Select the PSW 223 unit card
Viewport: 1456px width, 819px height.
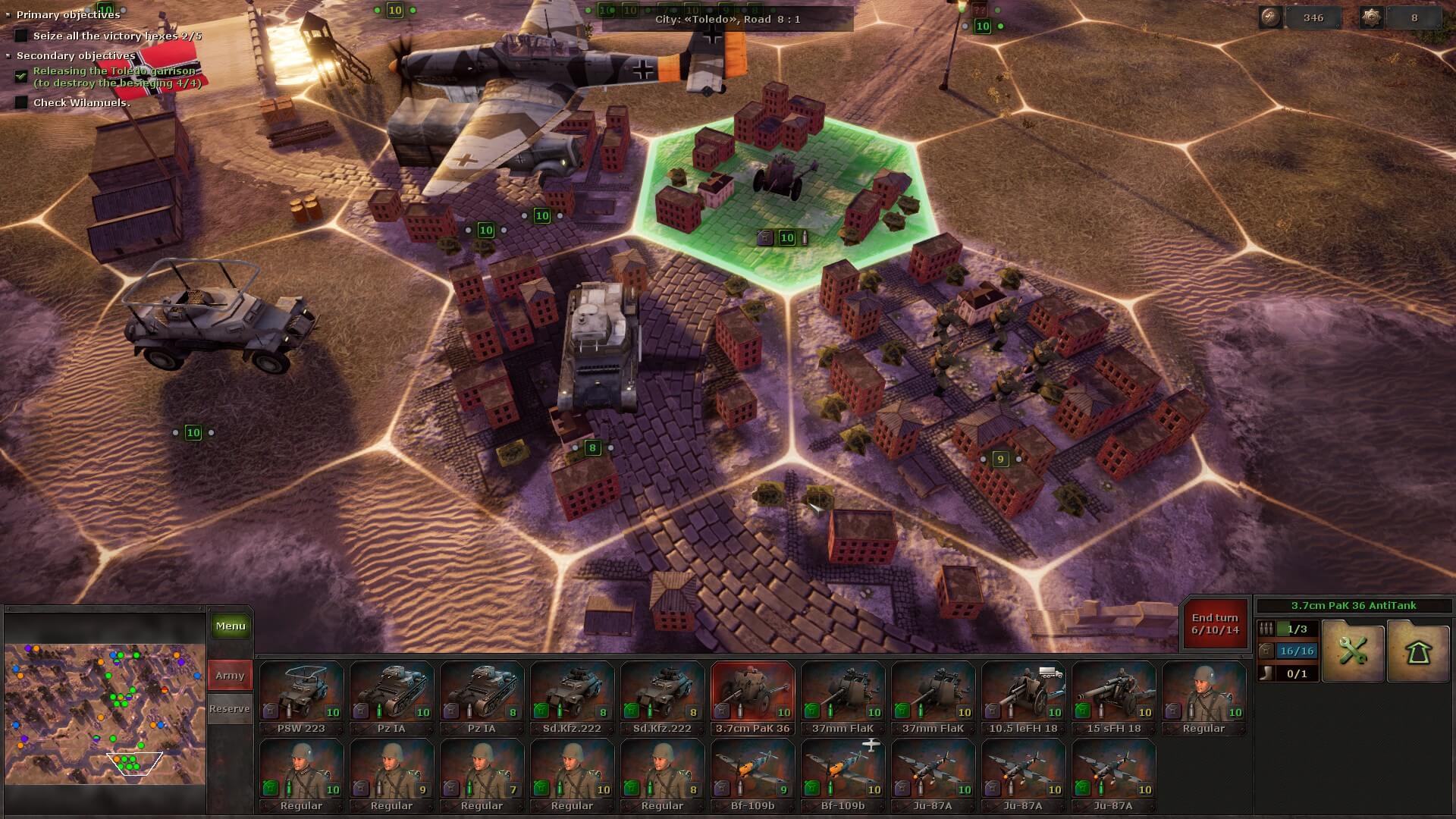[x=301, y=698]
